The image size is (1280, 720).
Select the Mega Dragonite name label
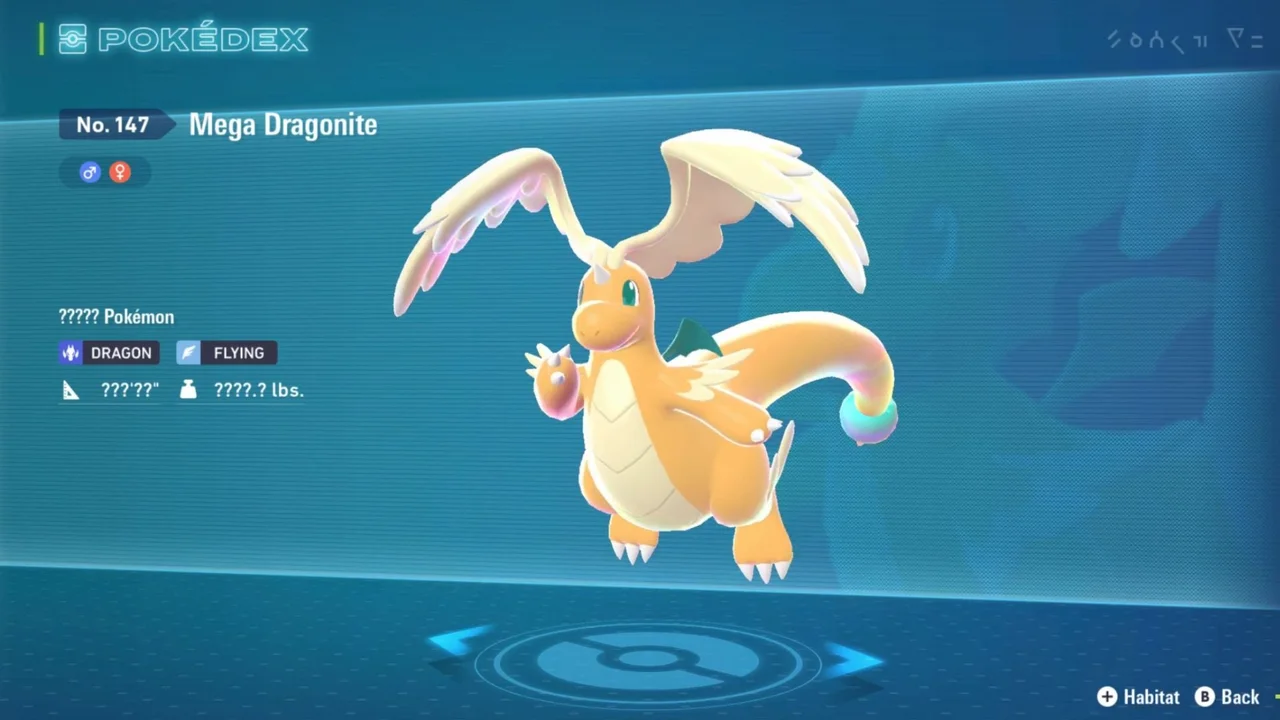283,125
